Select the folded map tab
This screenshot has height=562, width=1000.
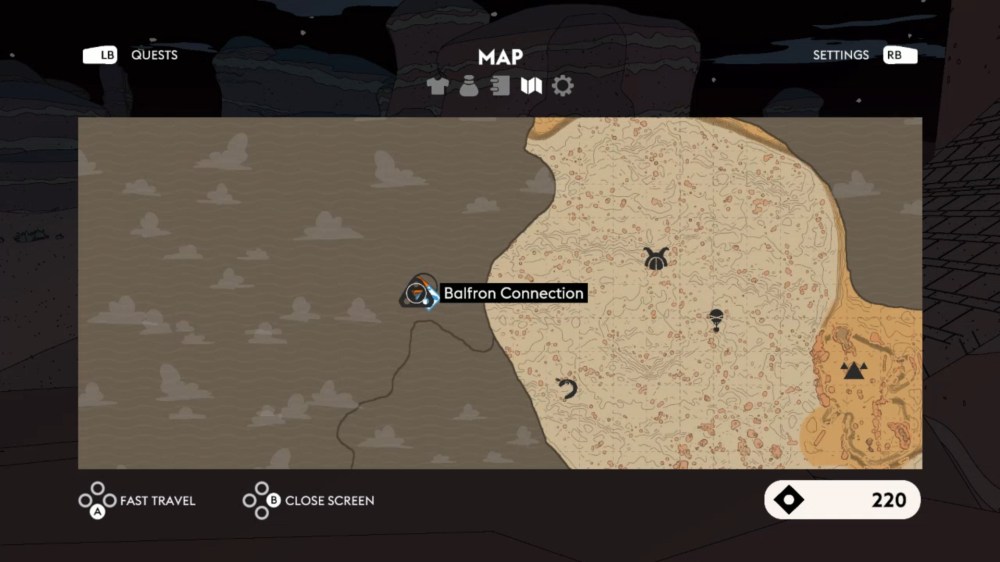(x=531, y=87)
